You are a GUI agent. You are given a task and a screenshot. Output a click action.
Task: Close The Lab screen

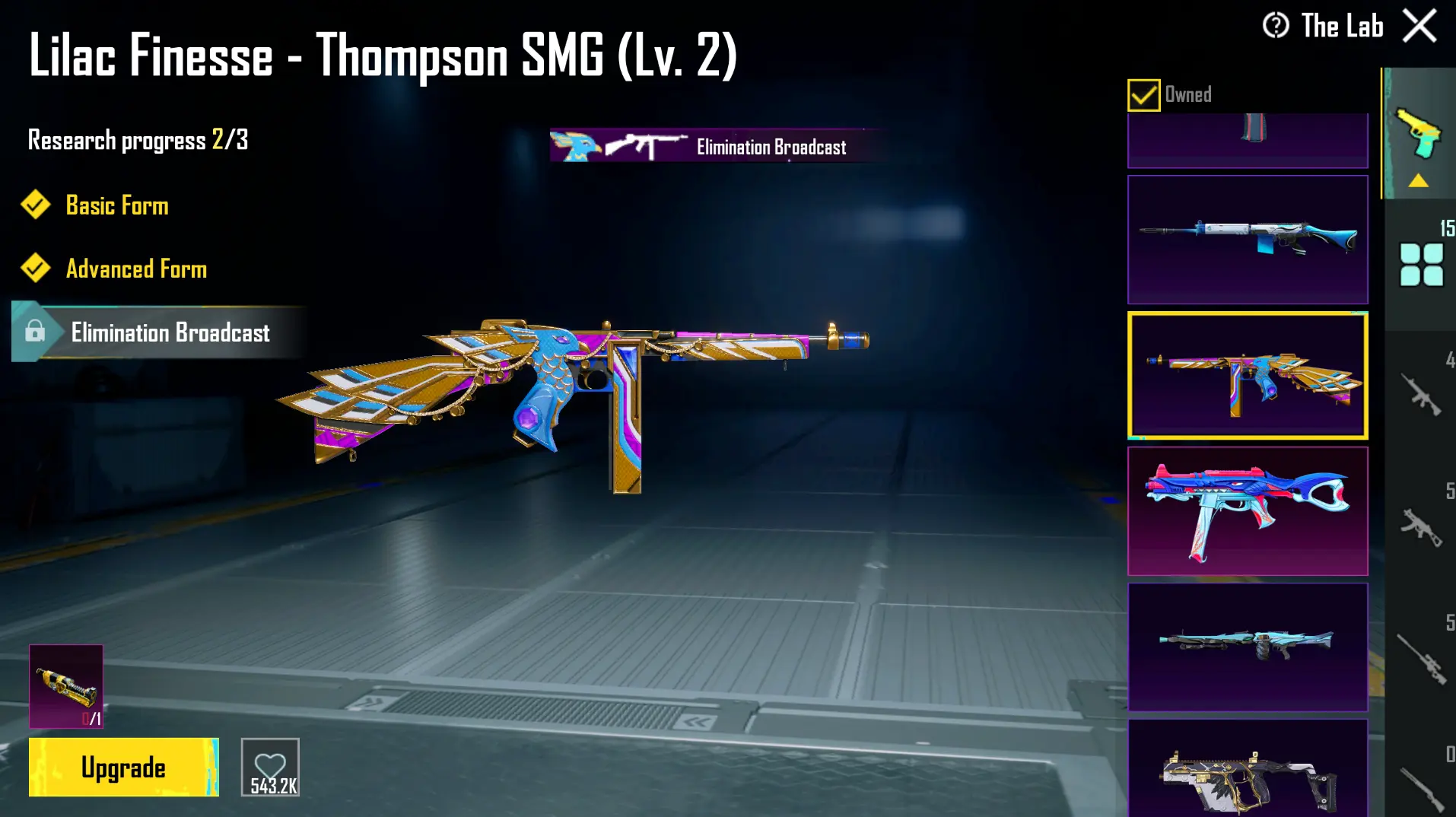(x=1419, y=24)
